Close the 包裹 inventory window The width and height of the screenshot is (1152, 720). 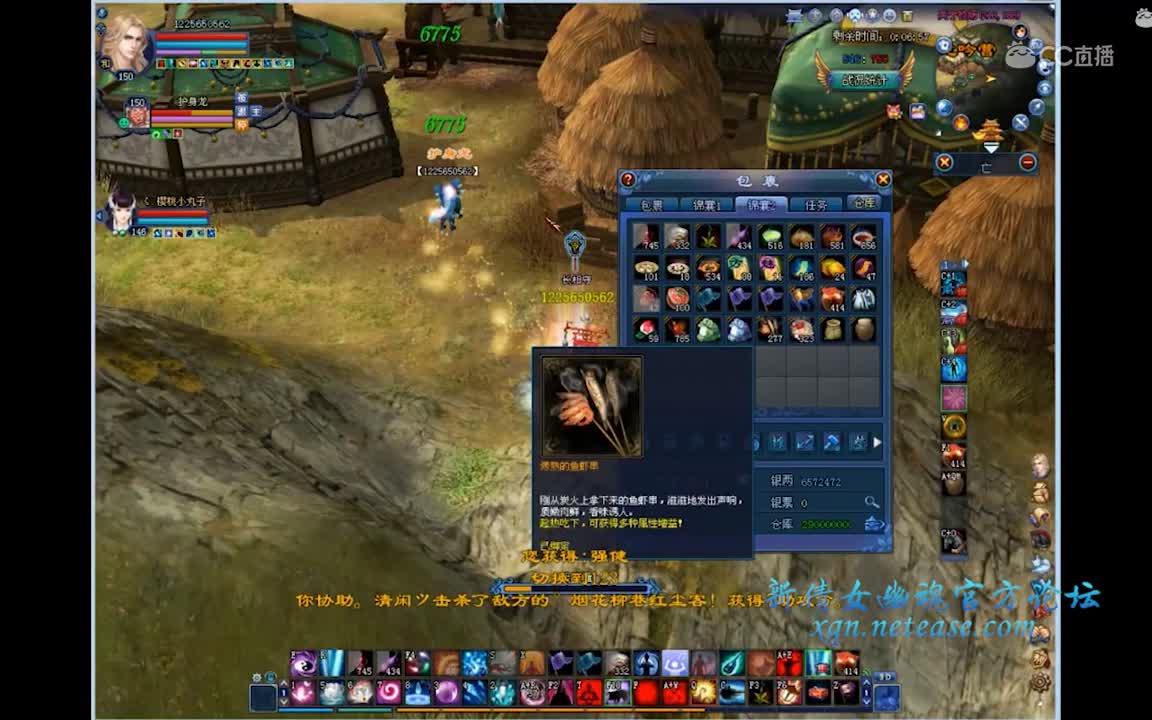click(x=882, y=179)
